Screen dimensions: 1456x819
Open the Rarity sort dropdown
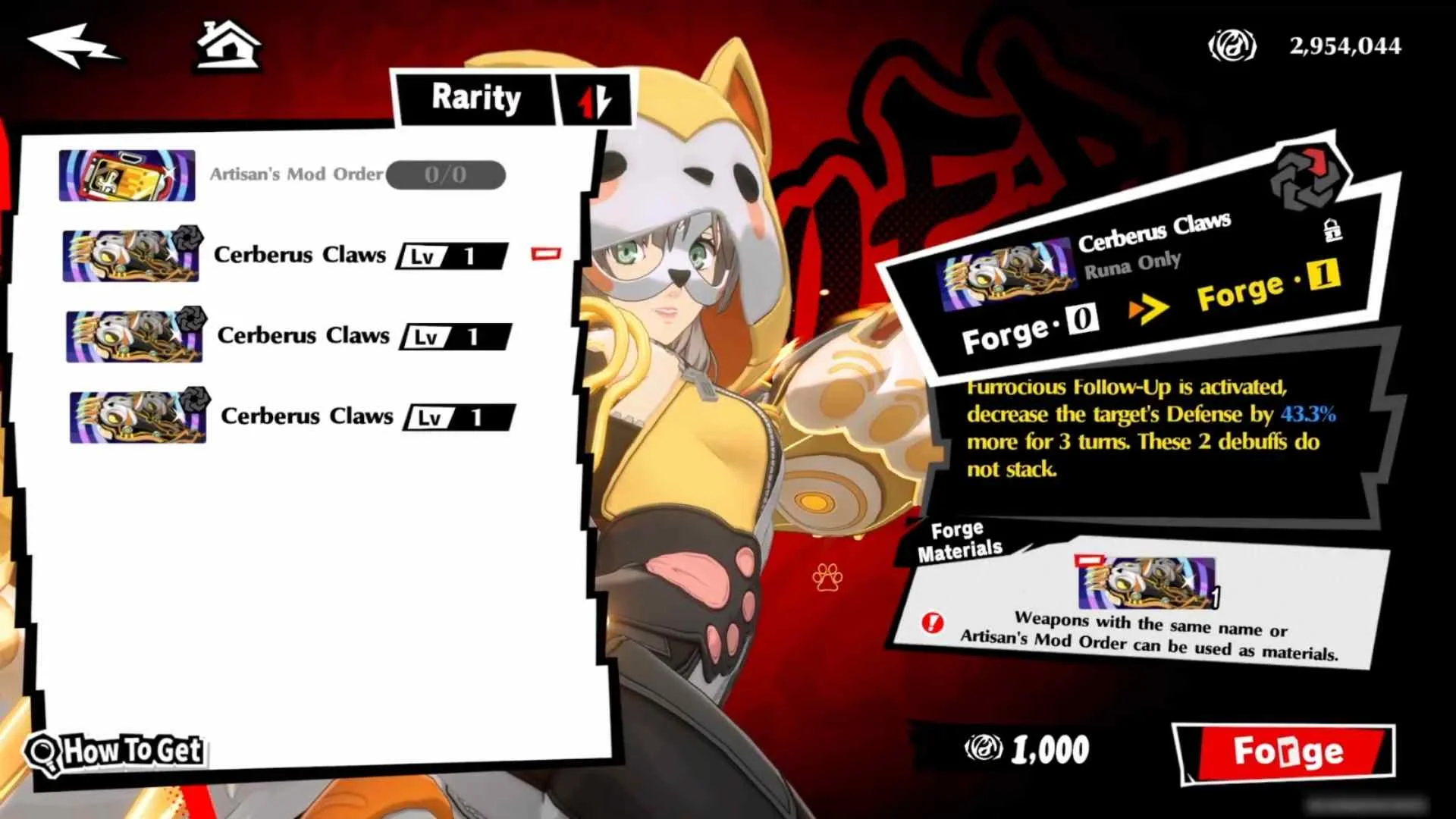477,97
